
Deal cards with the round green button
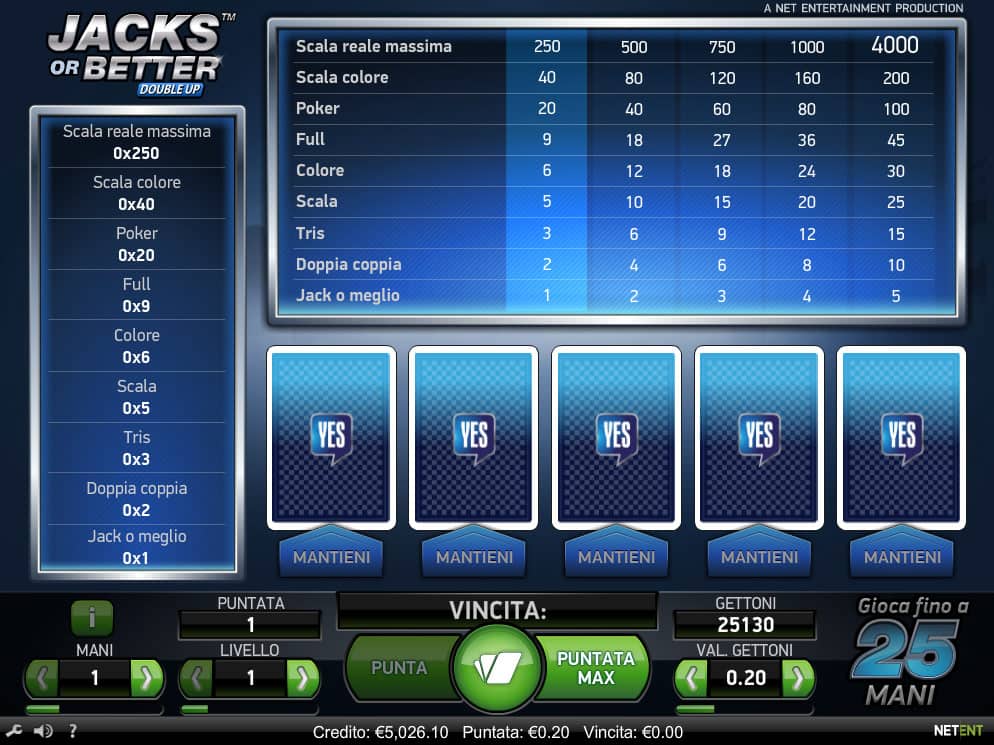coord(497,668)
